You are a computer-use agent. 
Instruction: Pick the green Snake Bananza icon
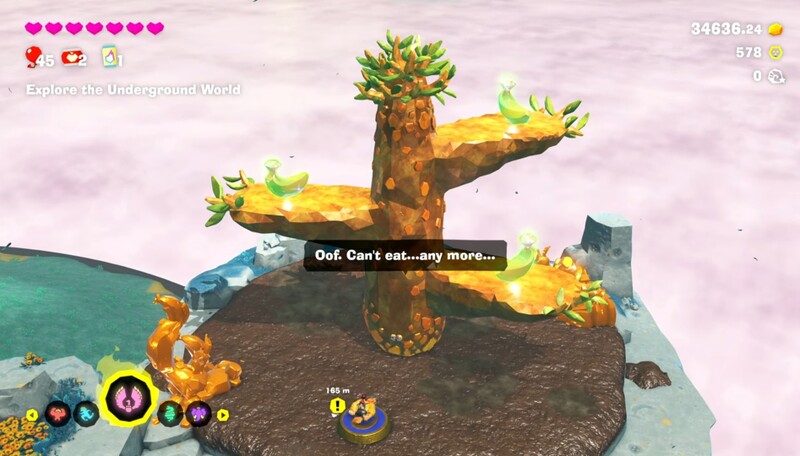pos(172,414)
